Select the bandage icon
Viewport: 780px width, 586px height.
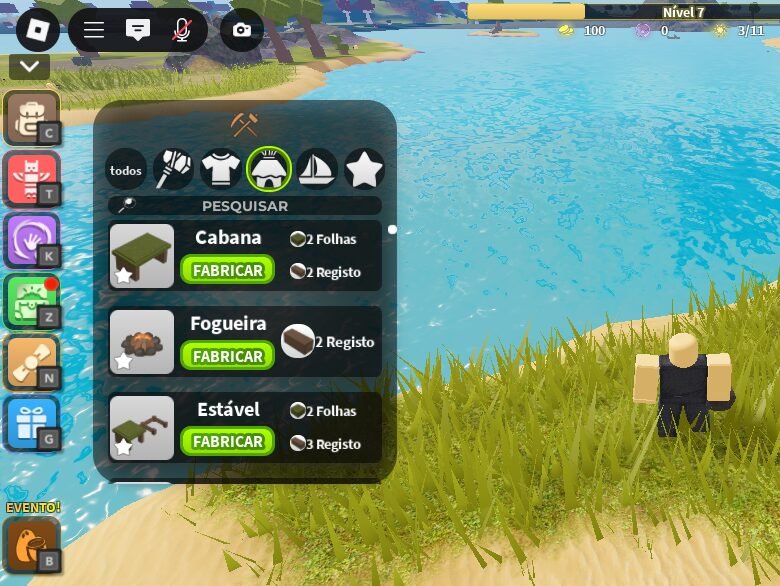[32, 363]
